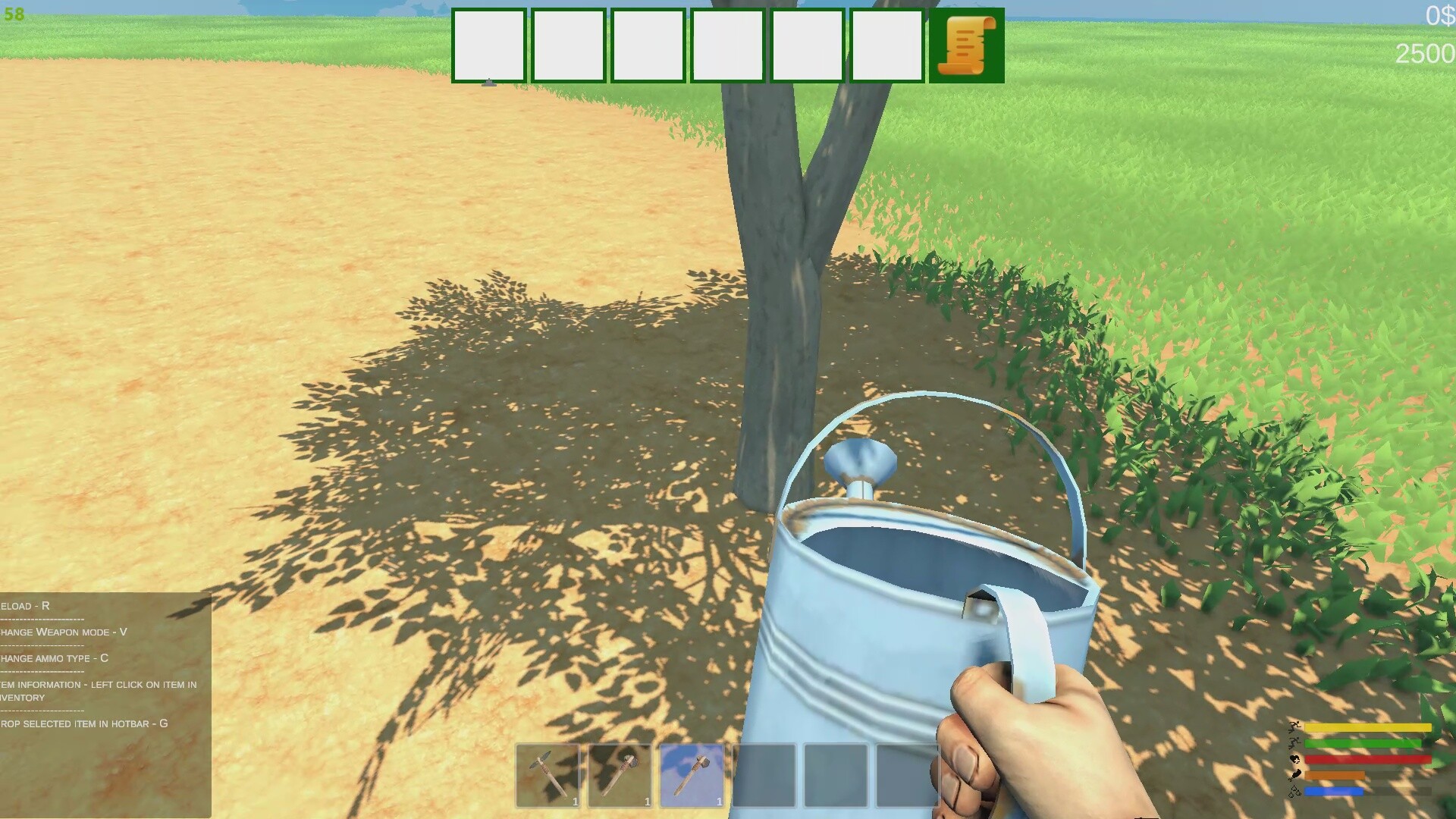
Task: Click the highlighted third hotbar slot tool
Action: (x=693, y=776)
